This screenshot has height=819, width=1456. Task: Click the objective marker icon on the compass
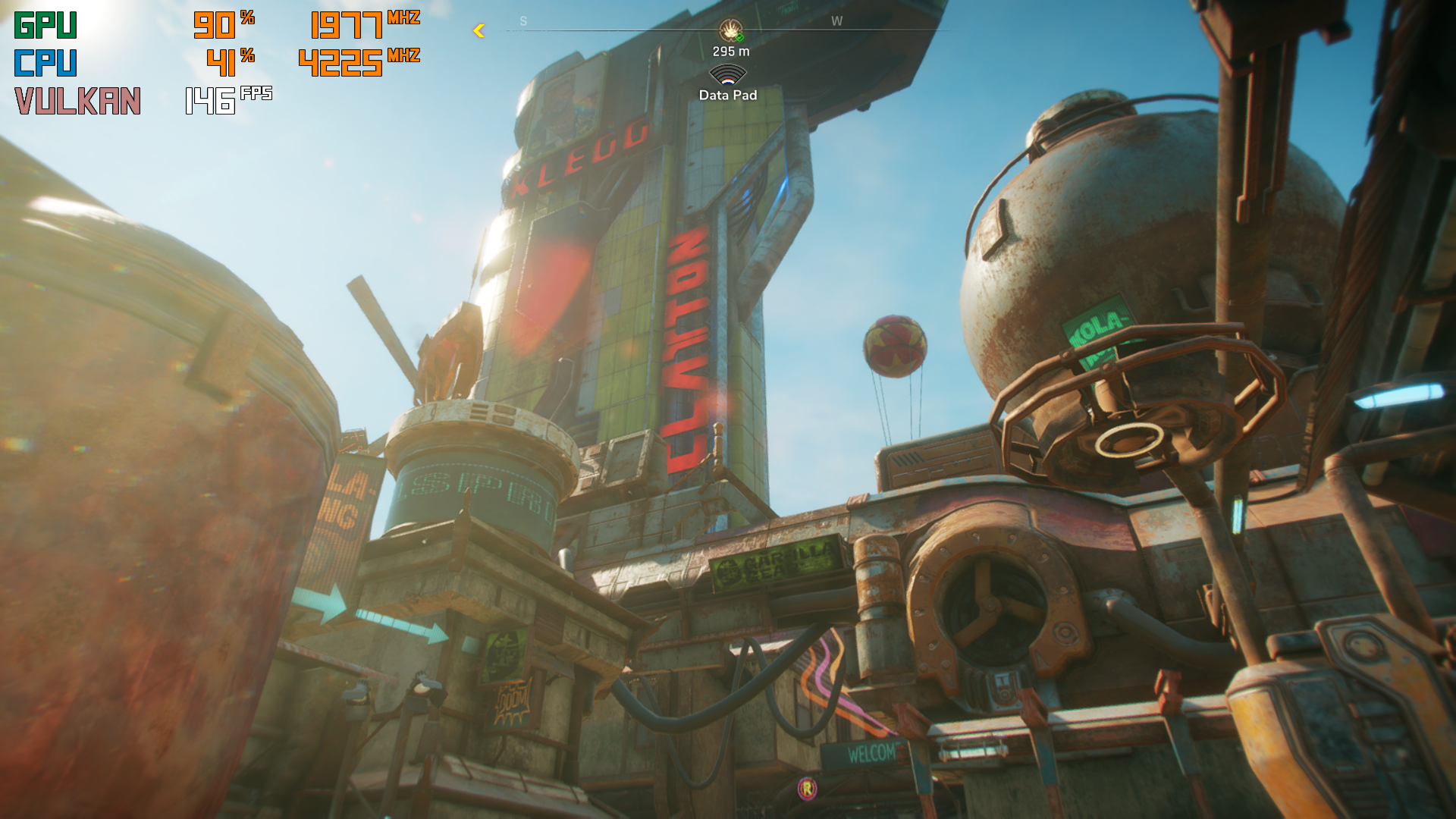(730, 30)
